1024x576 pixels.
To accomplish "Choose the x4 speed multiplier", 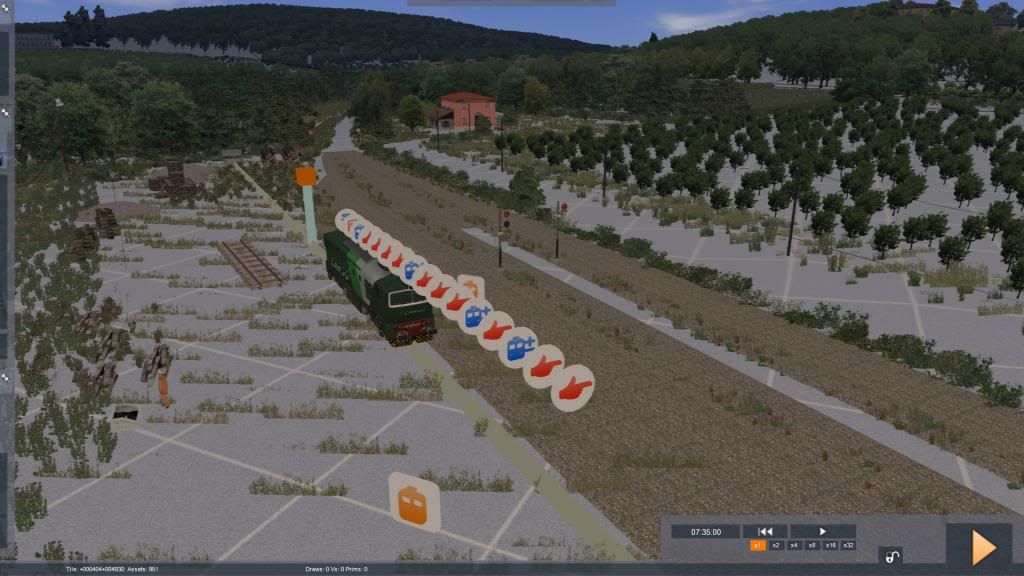I will pos(794,545).
